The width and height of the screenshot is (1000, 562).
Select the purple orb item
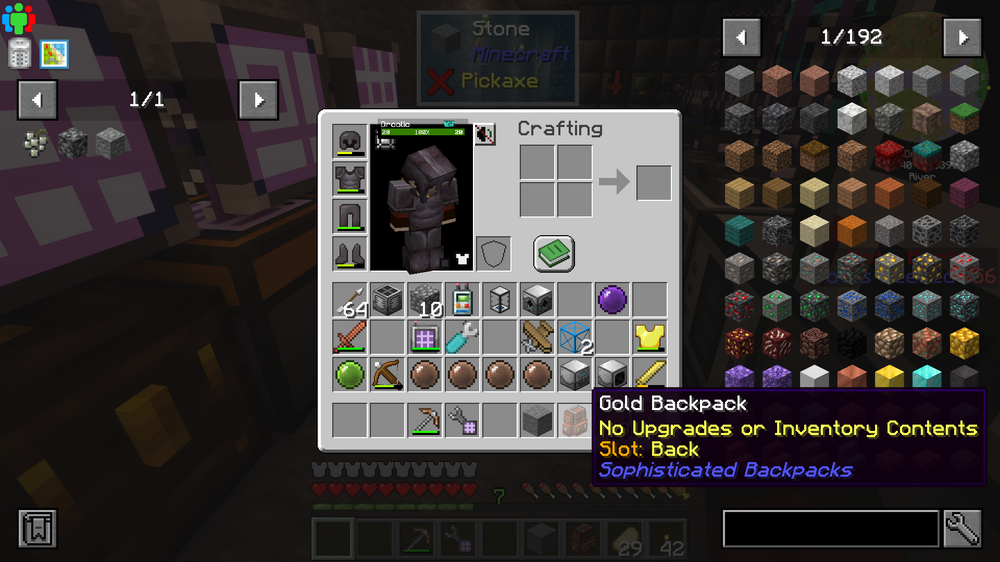pyautogui.click(x=612, y=299)
